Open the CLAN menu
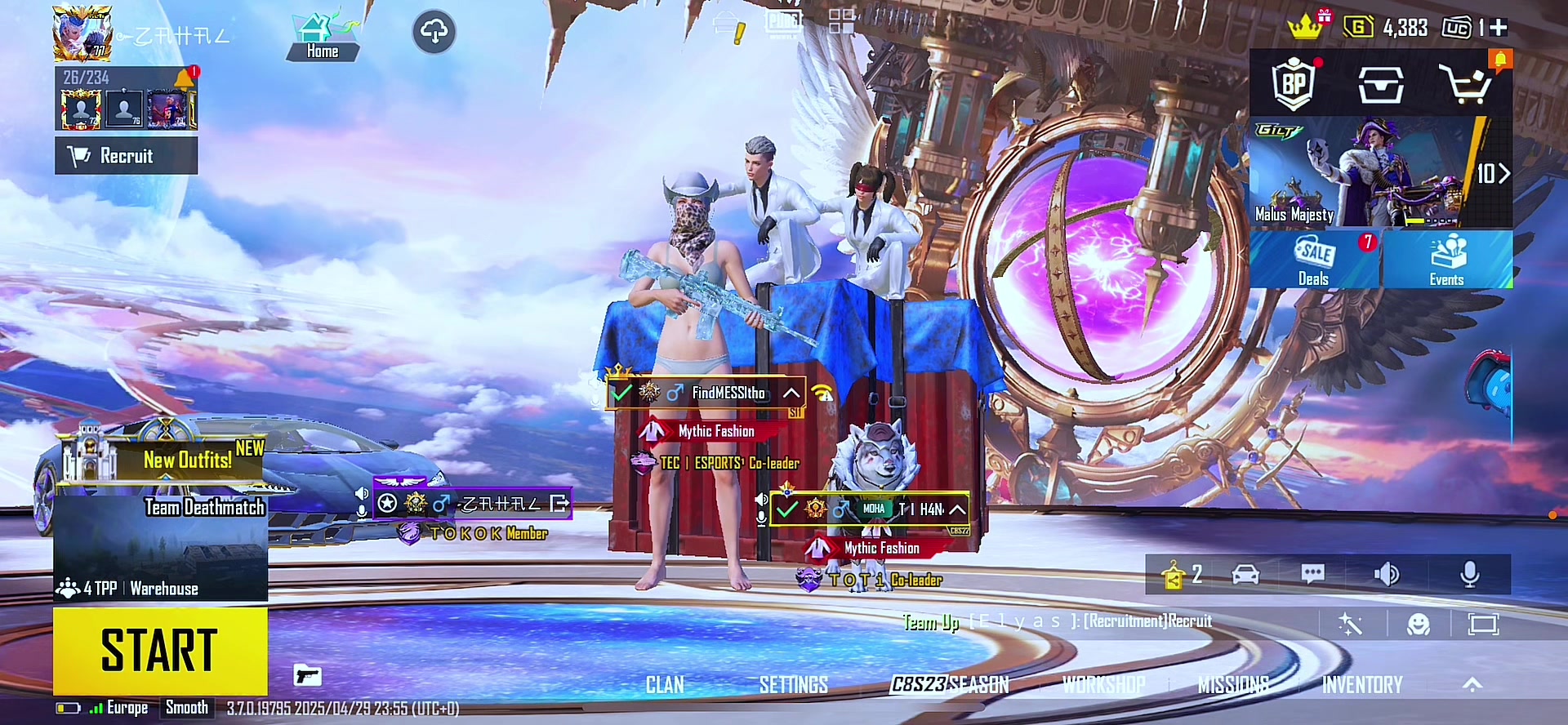This screenshot has height=725, width=1568. [665, 685]
